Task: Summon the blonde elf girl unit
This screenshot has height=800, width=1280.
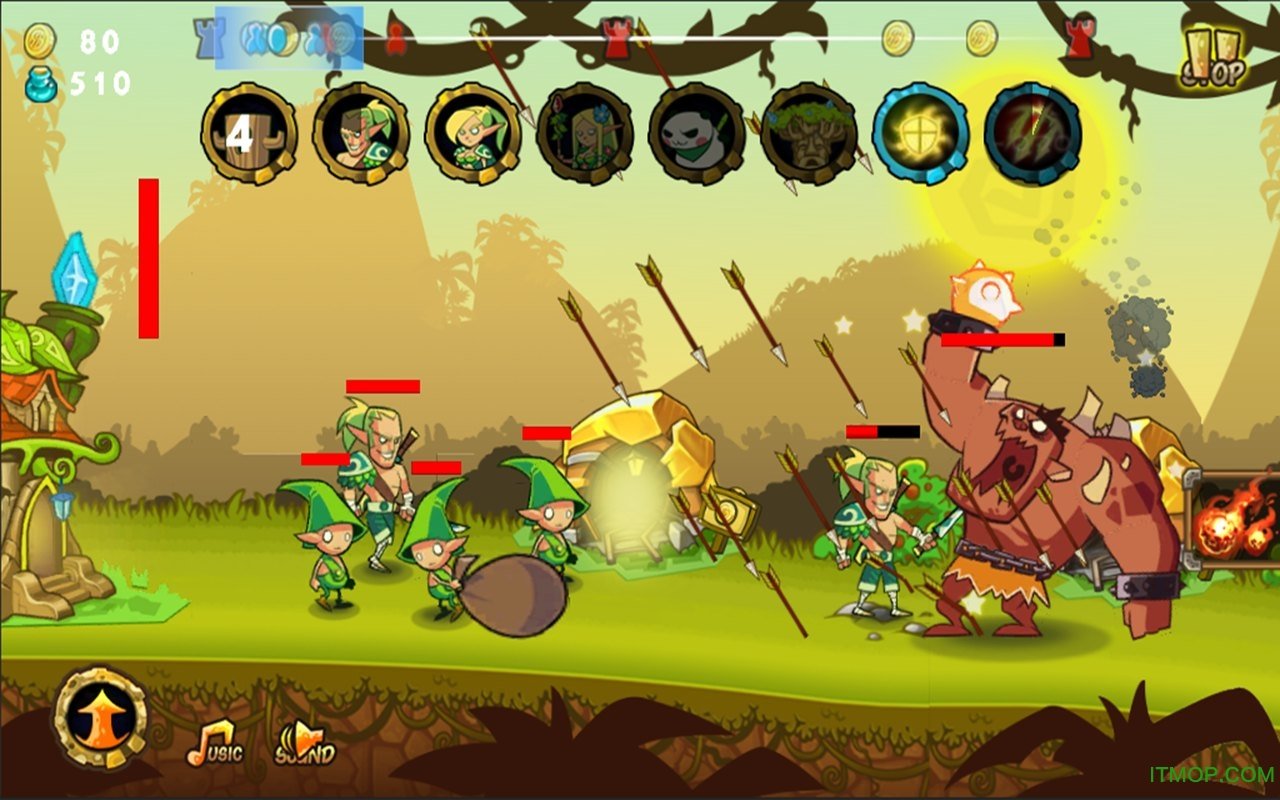Action: pos(473,134)
